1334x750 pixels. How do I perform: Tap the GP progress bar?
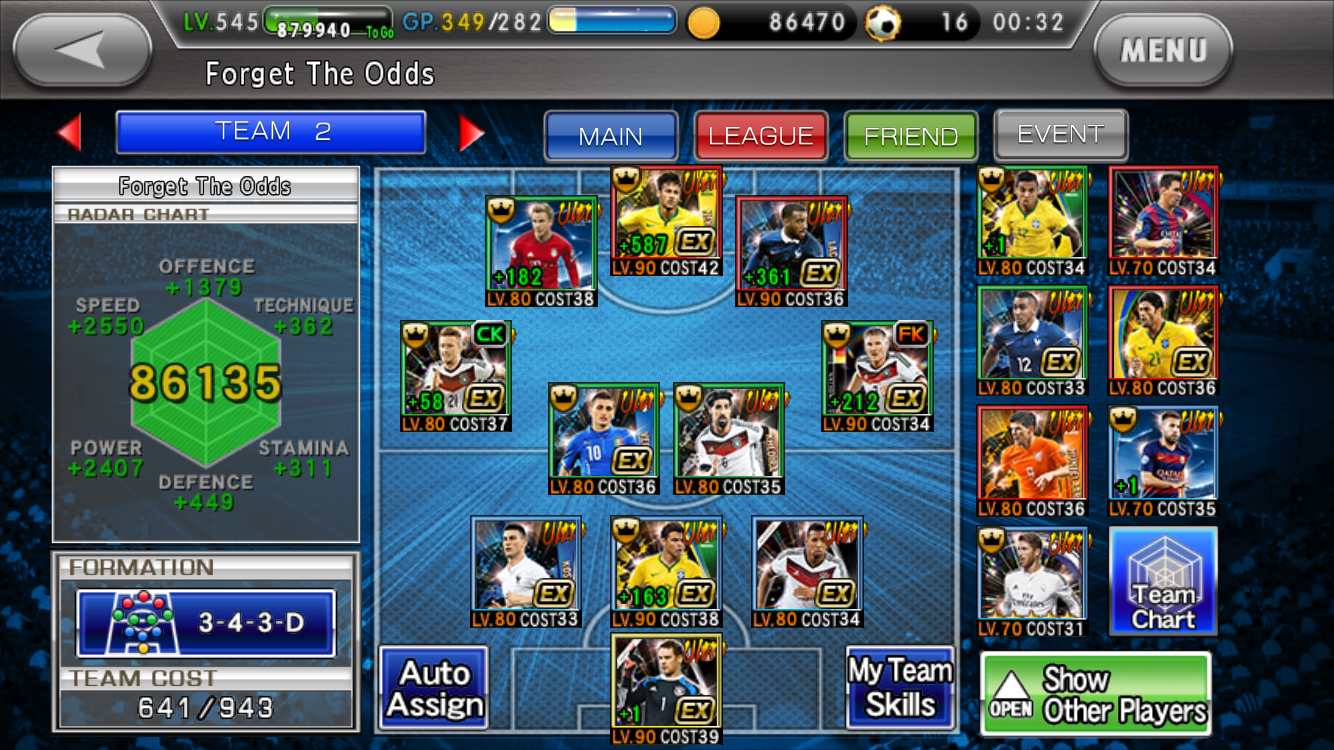click(x=610, y=18)
